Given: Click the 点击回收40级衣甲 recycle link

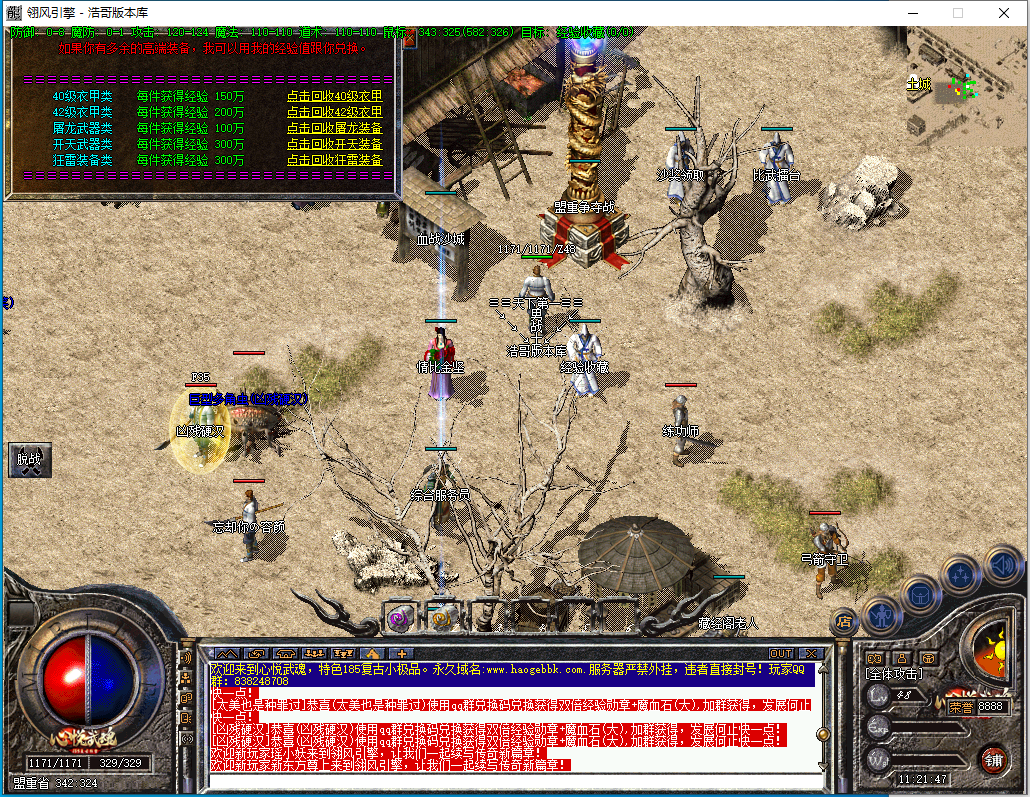Looking at the screenshot, I should click(x=334, y=96).
